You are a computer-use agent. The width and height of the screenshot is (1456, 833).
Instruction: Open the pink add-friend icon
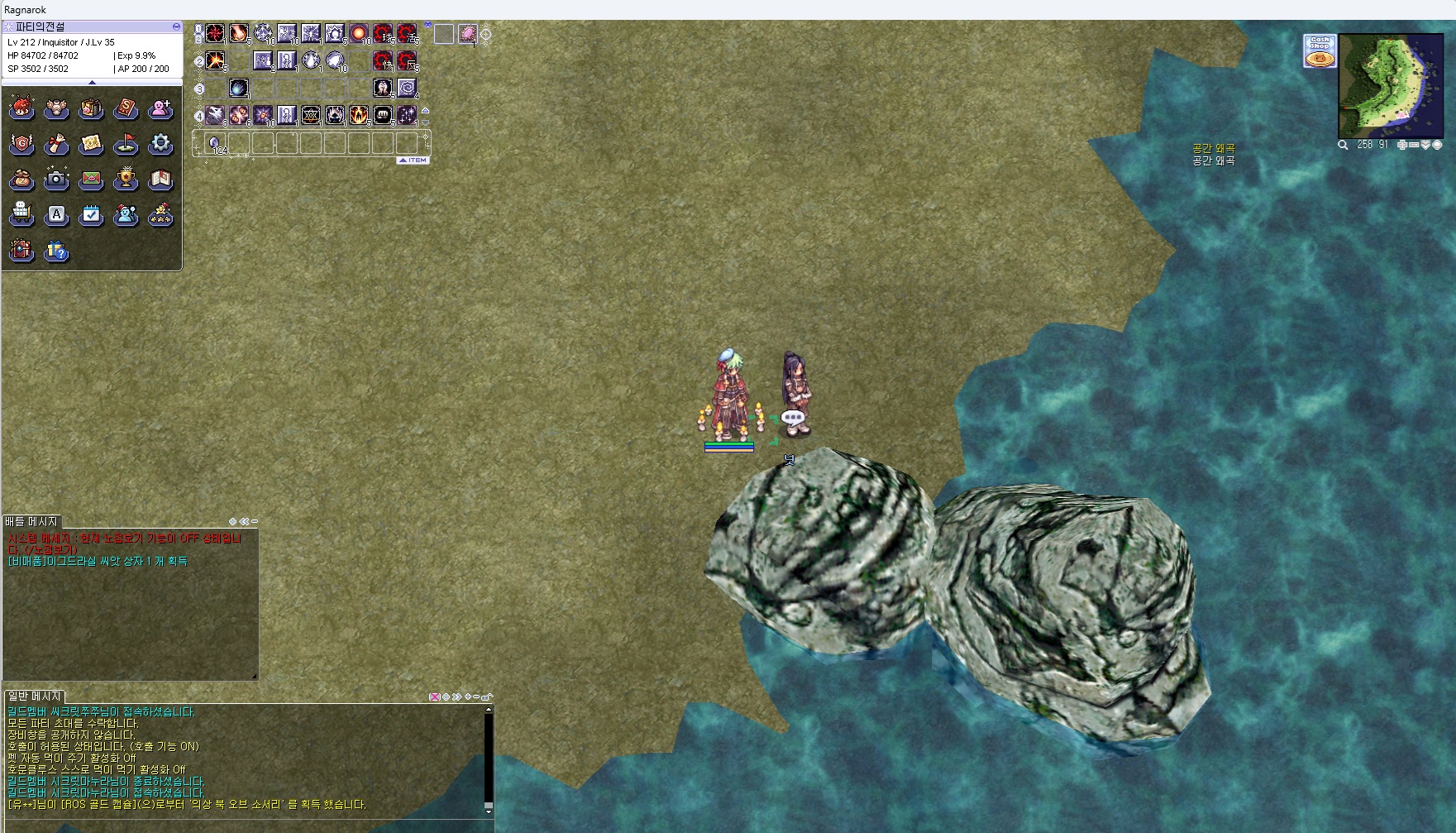pos(160,108)
